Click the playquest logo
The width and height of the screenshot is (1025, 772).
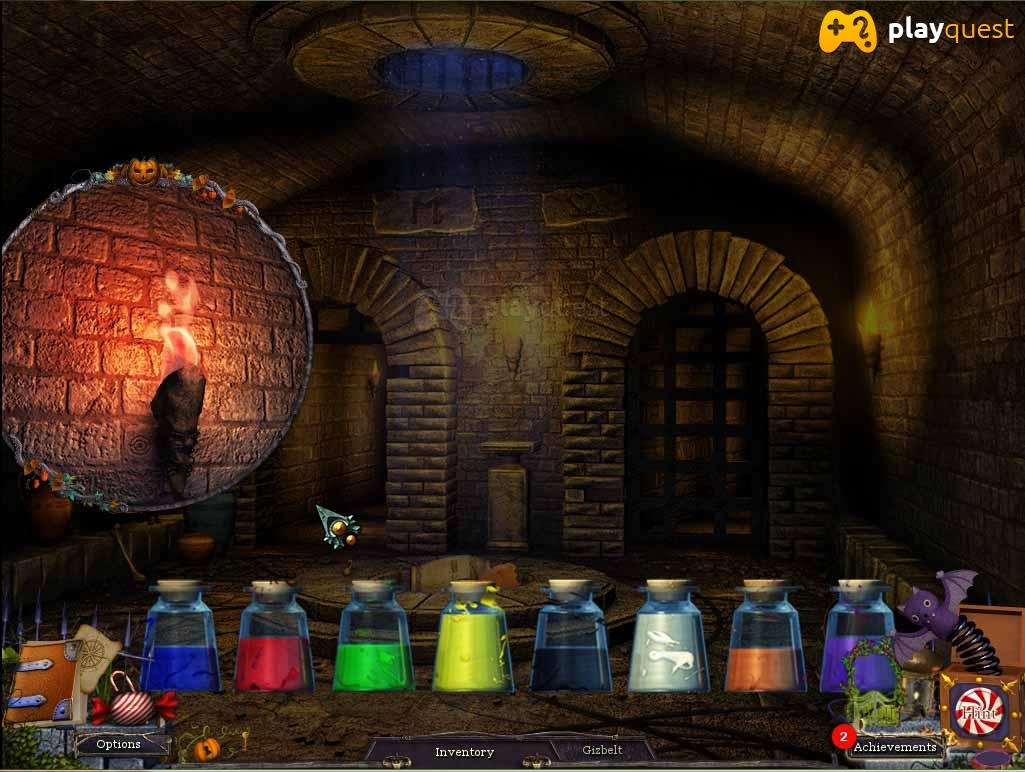[x=915, y=31]
